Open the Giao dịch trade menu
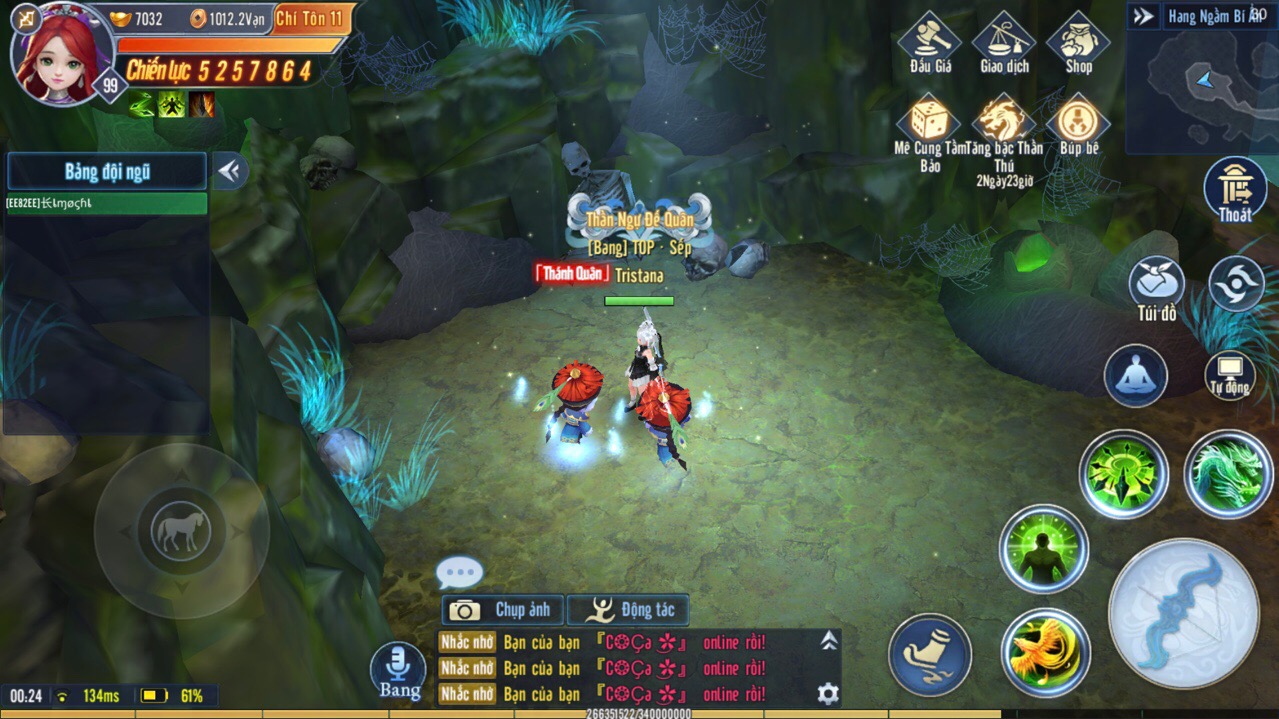The image size is (1279, 719). click(x=1004, y=42)
